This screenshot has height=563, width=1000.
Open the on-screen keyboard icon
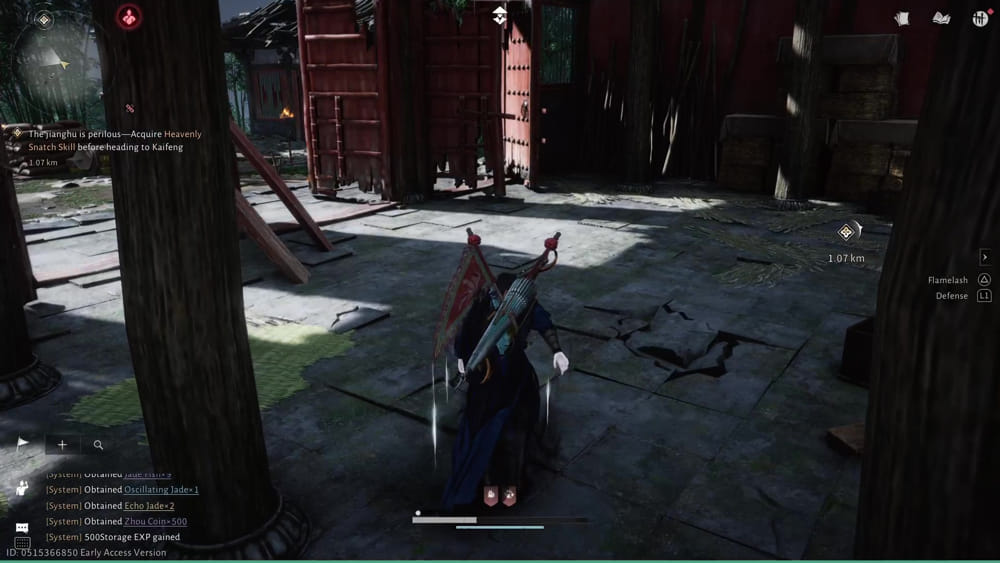click(x=22, y=543)
